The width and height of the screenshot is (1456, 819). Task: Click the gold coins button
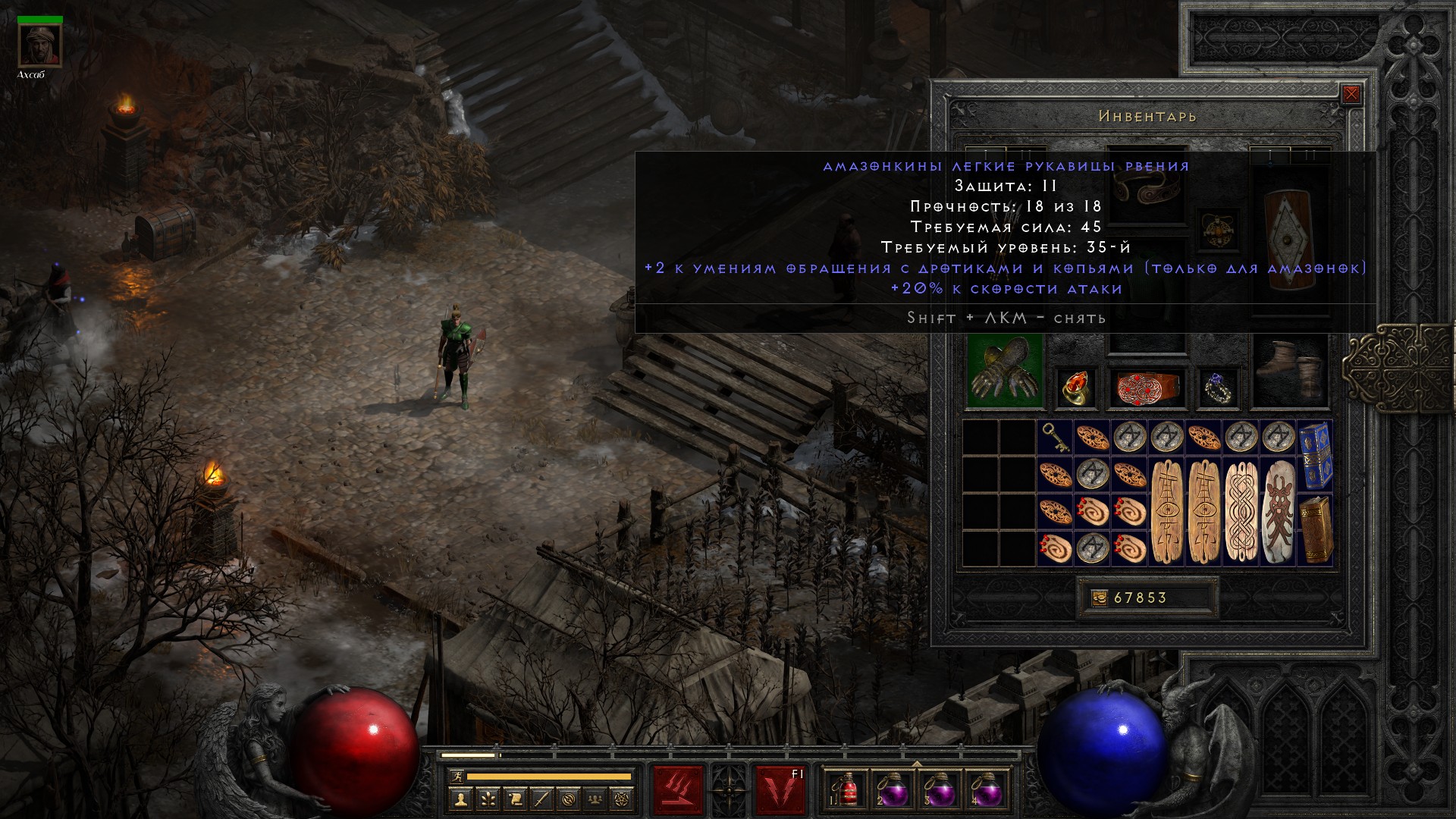coord(1099,598)
